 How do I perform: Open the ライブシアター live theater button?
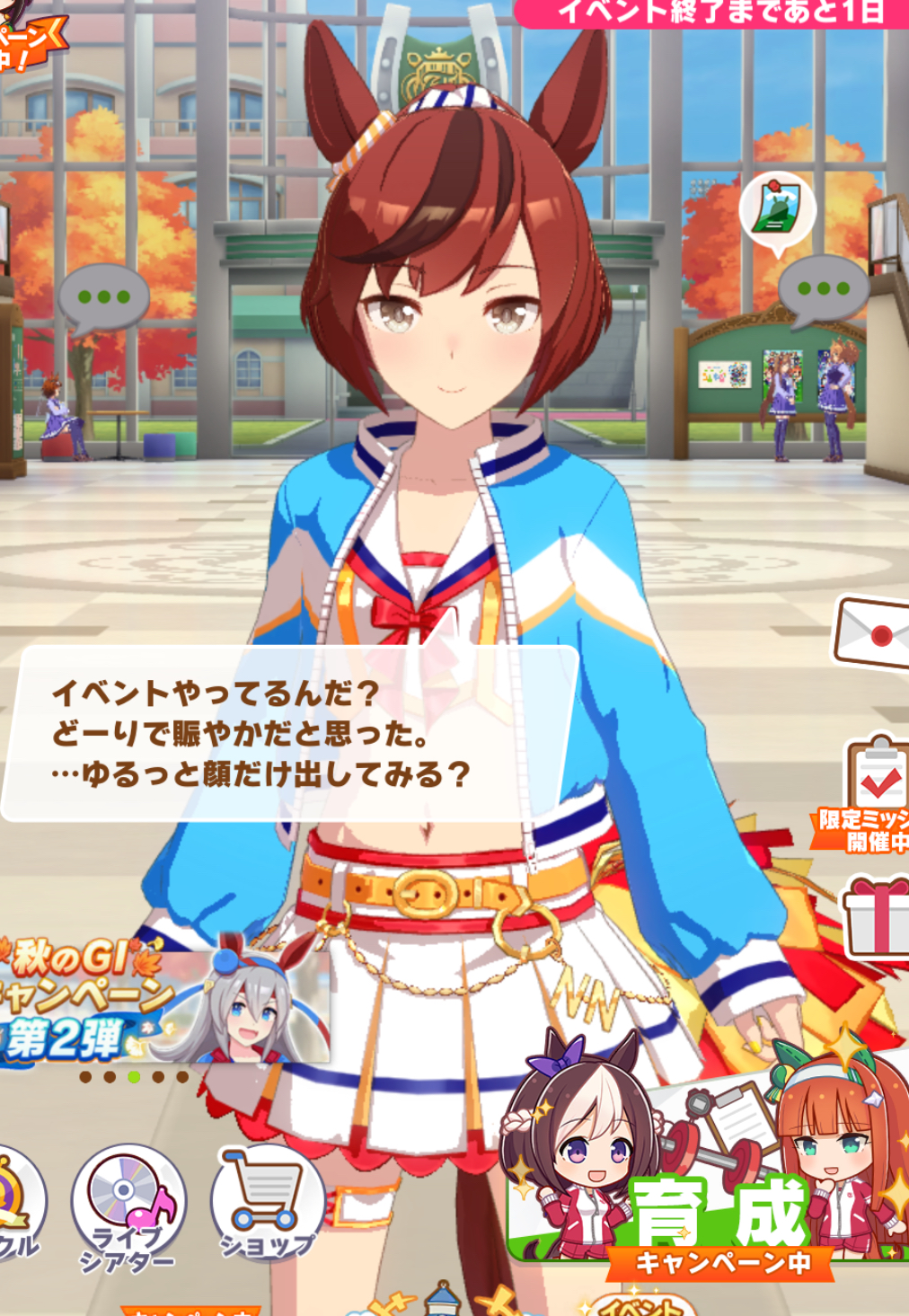128,1205
